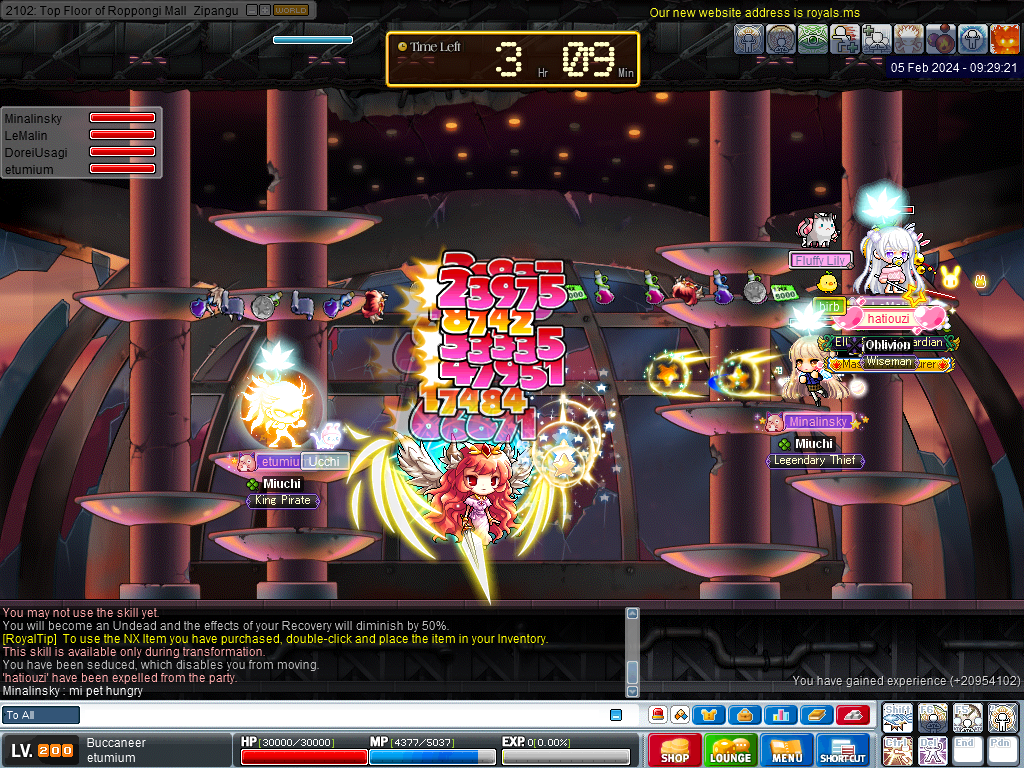Open the 'To All' chat target dropdown
Image resolution: width=1024 pixels, height=768 pixels.
[41, 715]
